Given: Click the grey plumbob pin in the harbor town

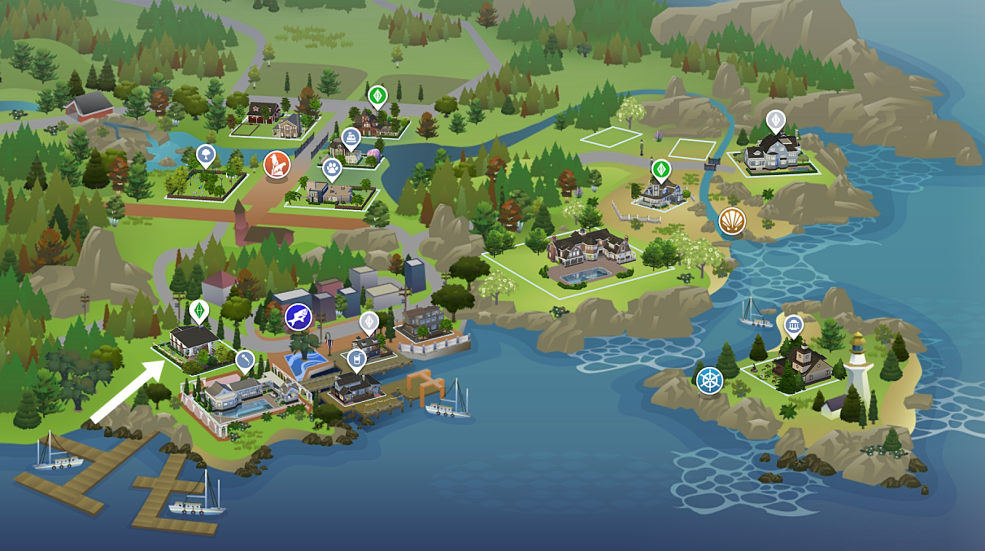Looking at the screenshot, I should pyautogui.click(x=369, y=322).
